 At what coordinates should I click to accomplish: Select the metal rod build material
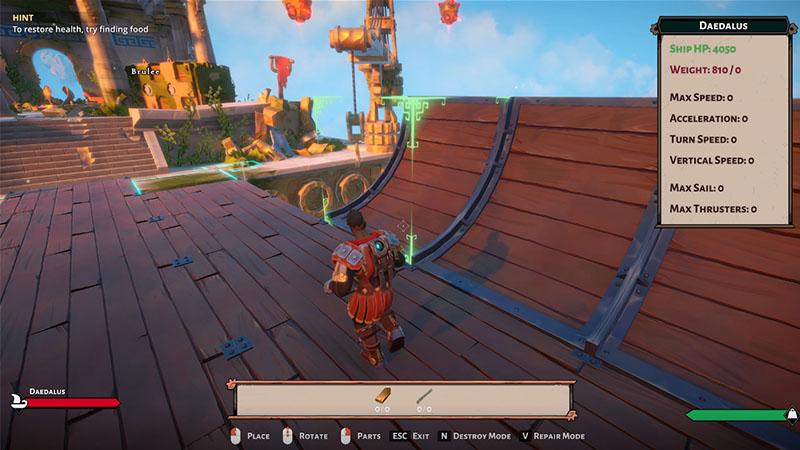(x=424, y=396)
